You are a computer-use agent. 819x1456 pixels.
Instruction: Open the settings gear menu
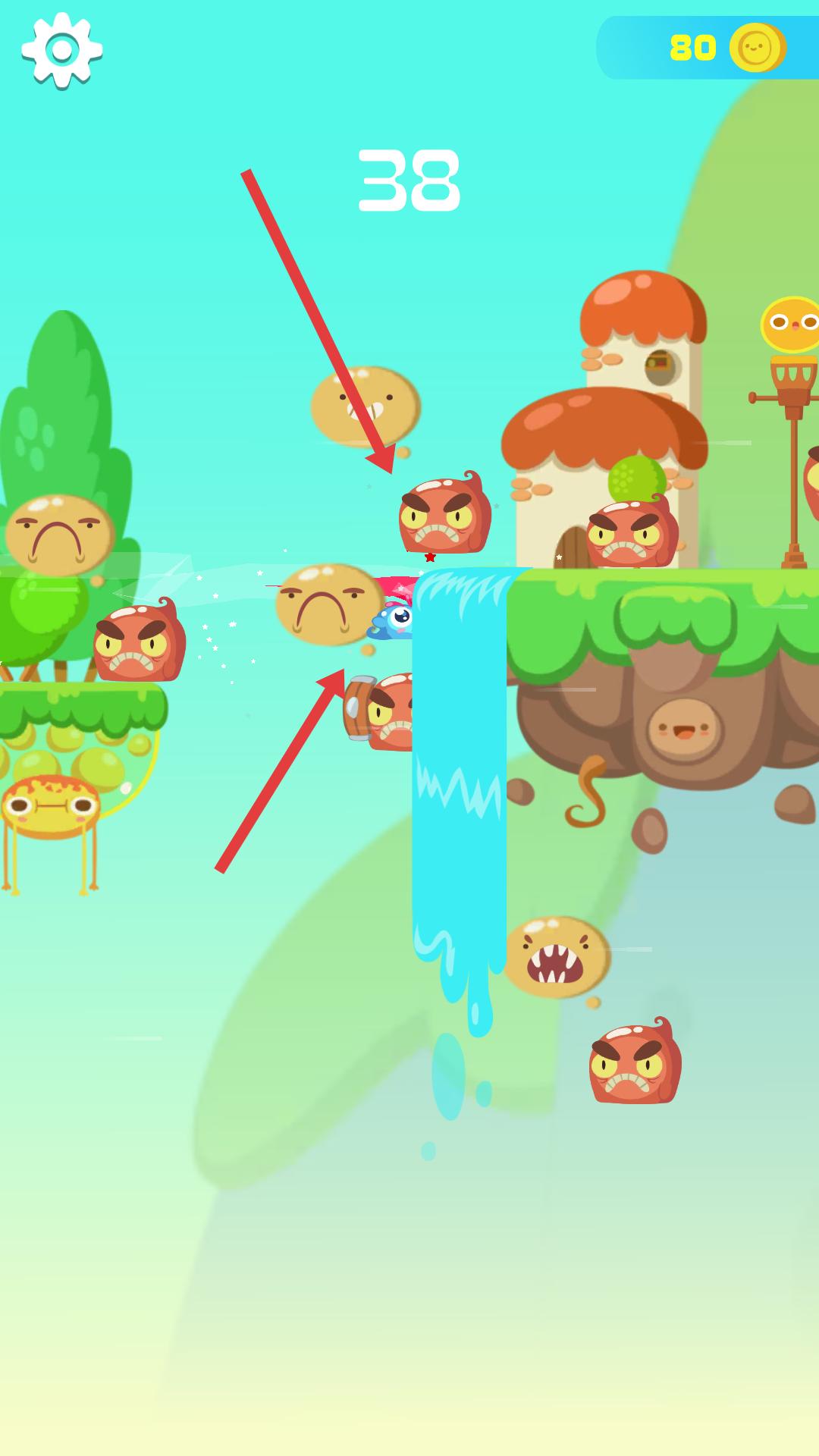coord(62,50)
